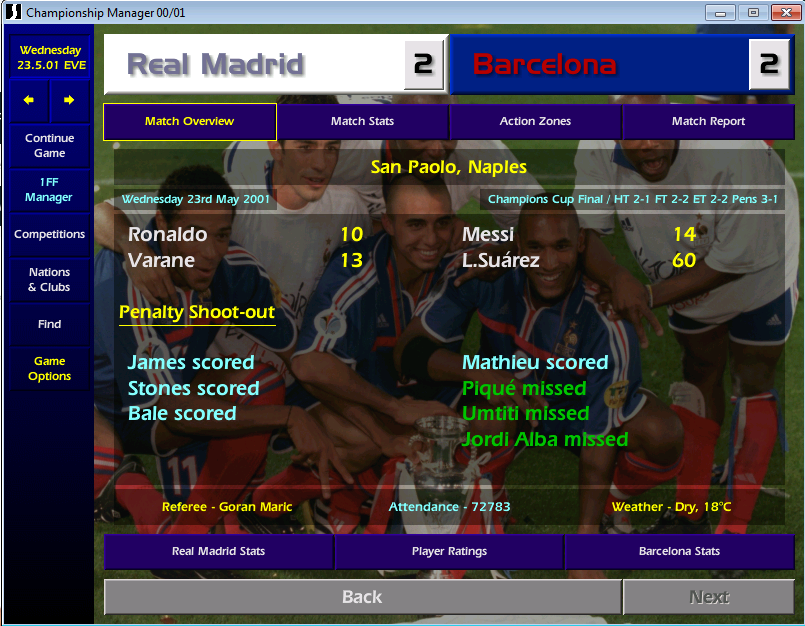Image resolution: width=805 pixels, height=626 pixels.
Task: Open the Match Report tab
Action: point(708,121)
